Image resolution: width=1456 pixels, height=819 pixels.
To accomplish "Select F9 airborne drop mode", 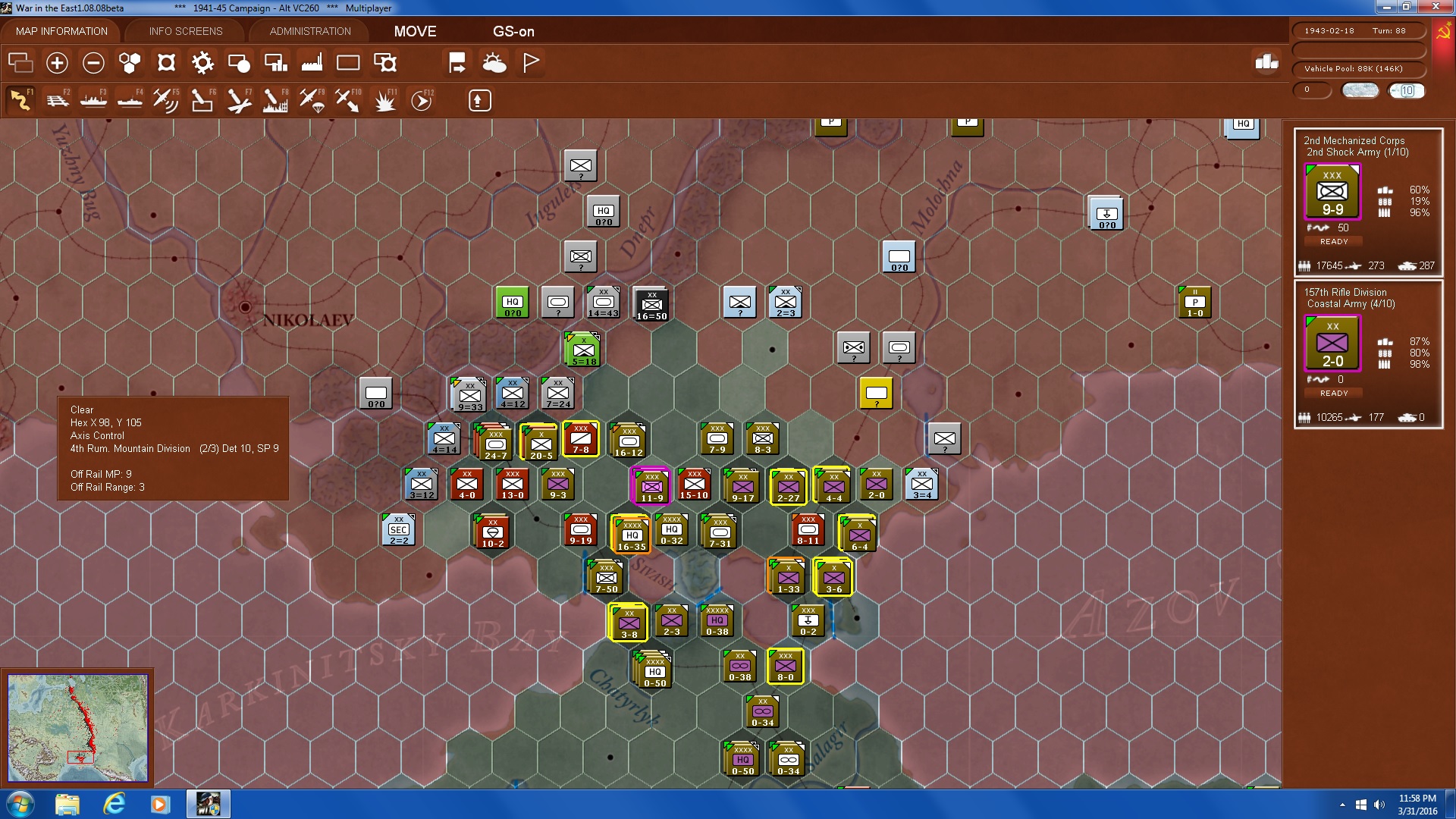I will click(311, 99).
